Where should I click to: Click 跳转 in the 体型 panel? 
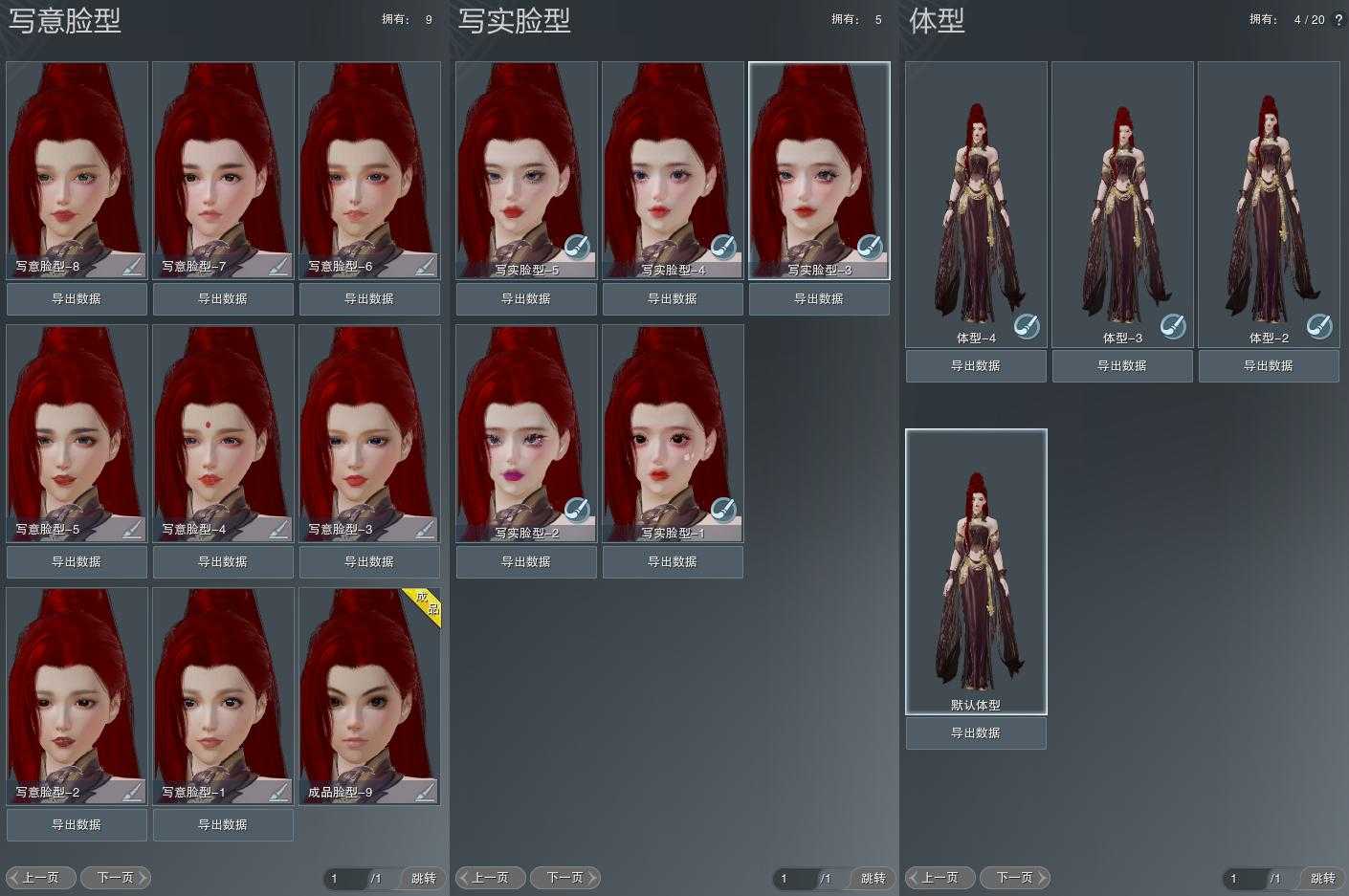1322,878
